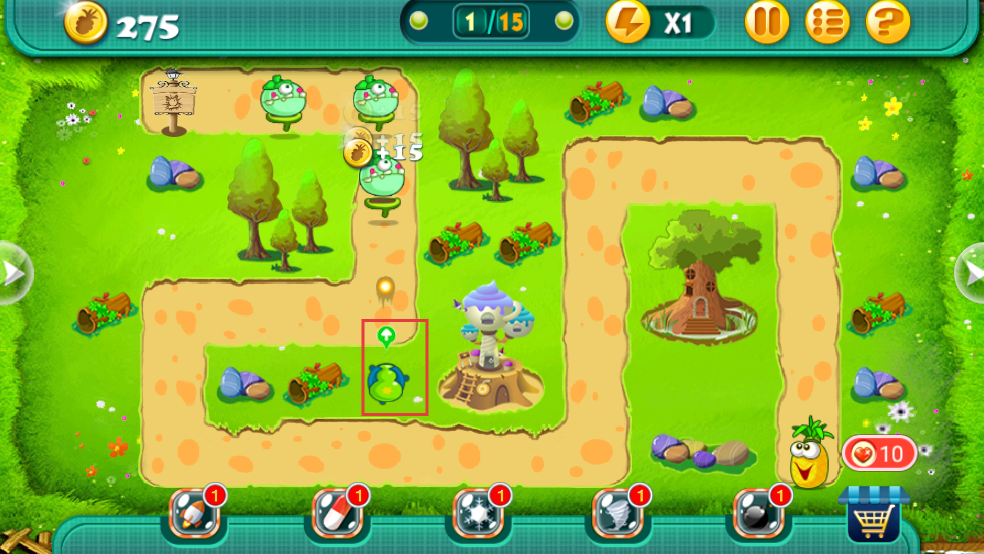984x554 pixels.
Task: Open the question mark help
Action: coord(887,21)
